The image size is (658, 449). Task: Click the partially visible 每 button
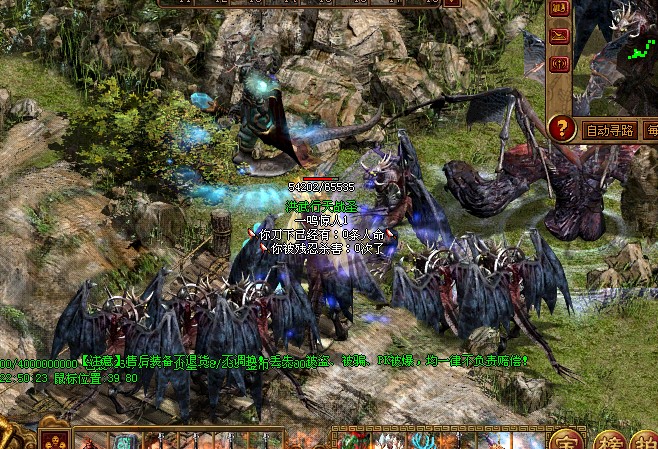coord(651,130)
